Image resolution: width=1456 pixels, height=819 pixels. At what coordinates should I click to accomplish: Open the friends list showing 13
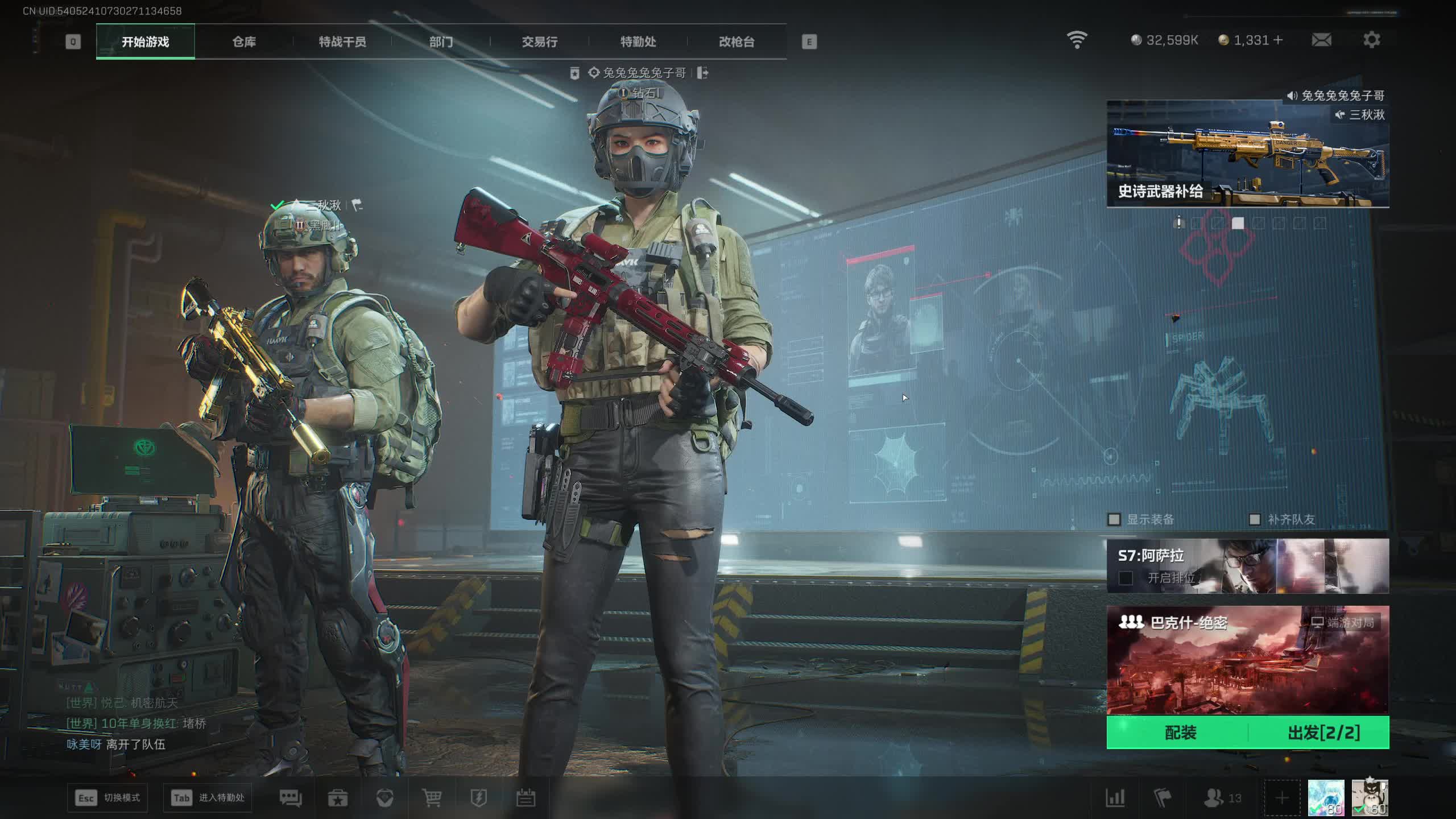(1222, 798)
